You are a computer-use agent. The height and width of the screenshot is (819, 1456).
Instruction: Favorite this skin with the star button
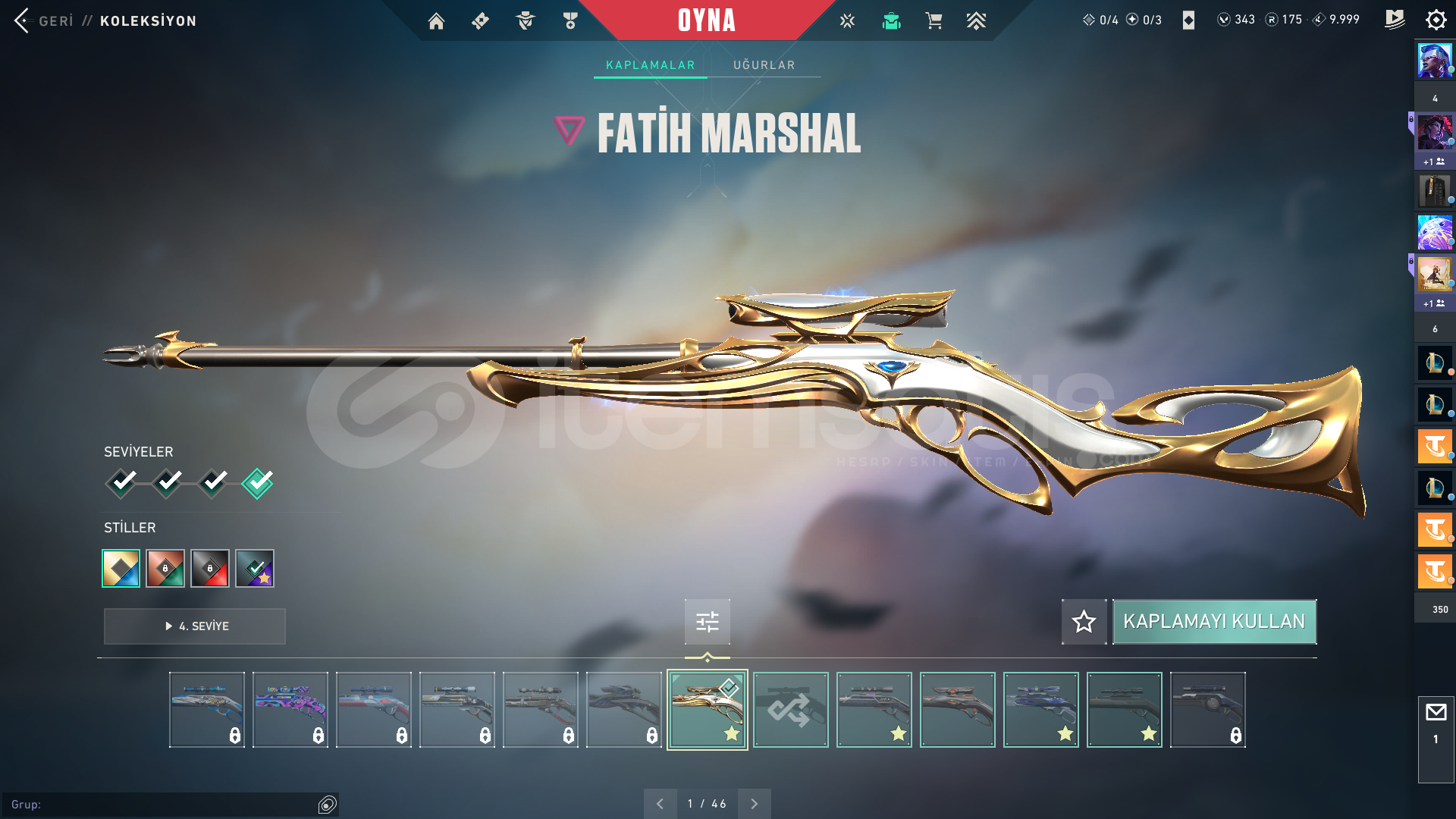click(x=1084, y=622)
